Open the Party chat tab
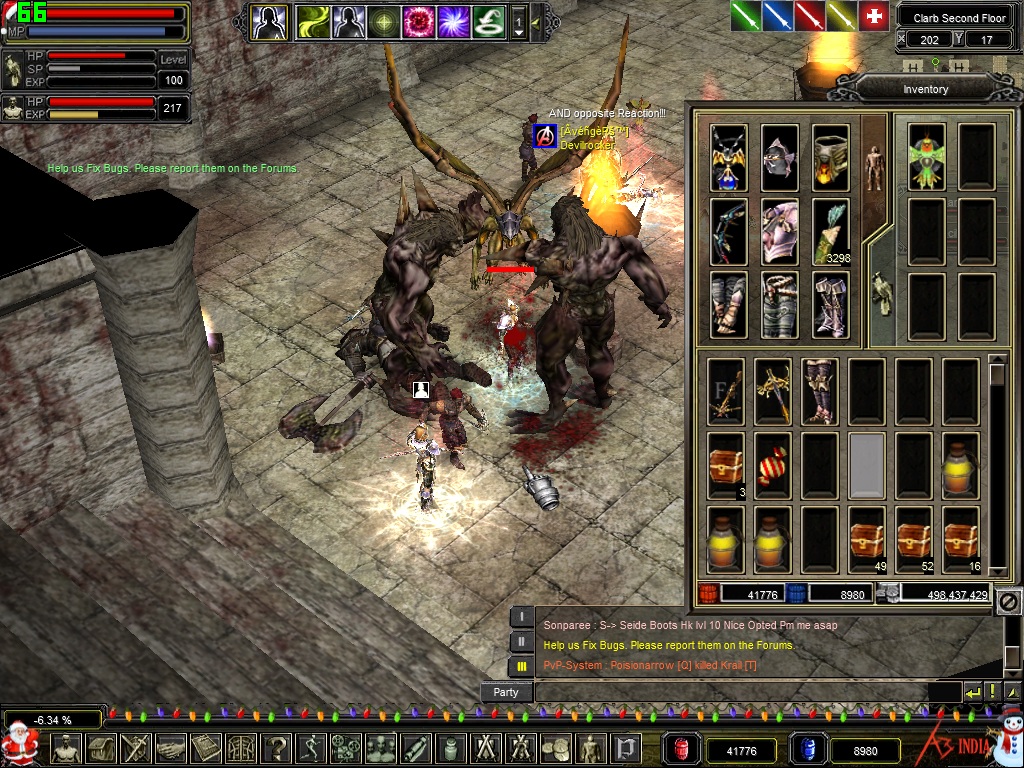 pyautogui.click(x=506, y=692)
